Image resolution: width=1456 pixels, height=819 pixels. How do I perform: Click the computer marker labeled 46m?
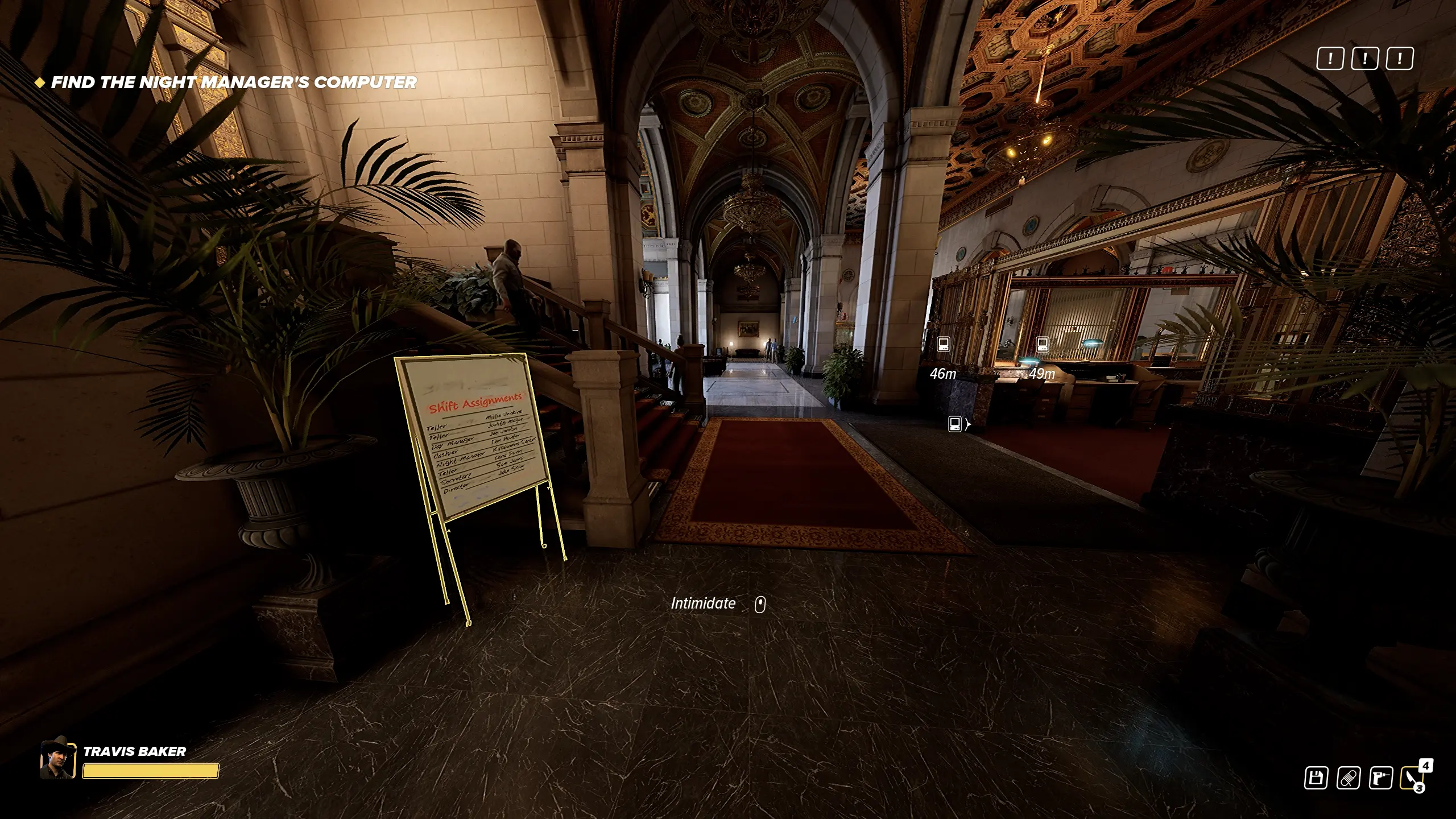click(944, 344)
